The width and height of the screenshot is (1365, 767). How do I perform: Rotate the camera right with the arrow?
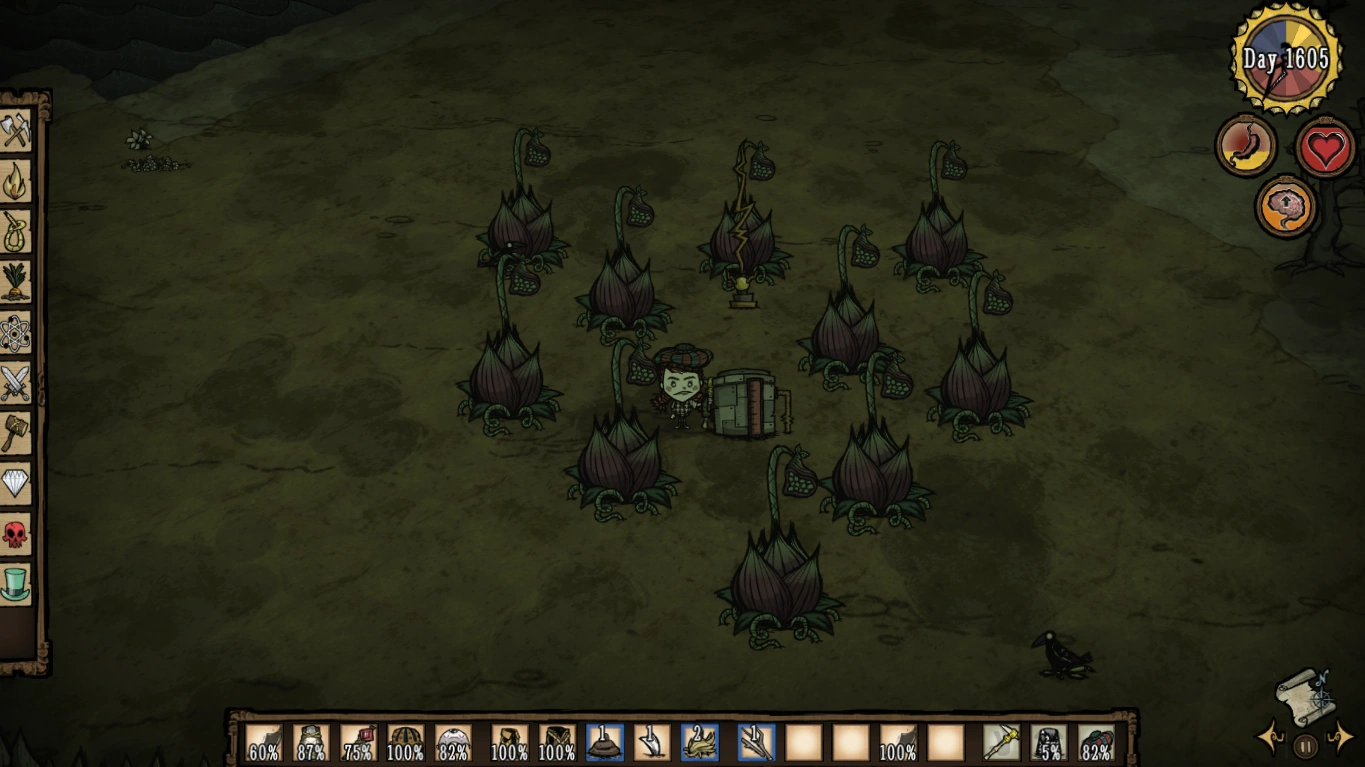pyautogui.click(x=1341, y=739)
